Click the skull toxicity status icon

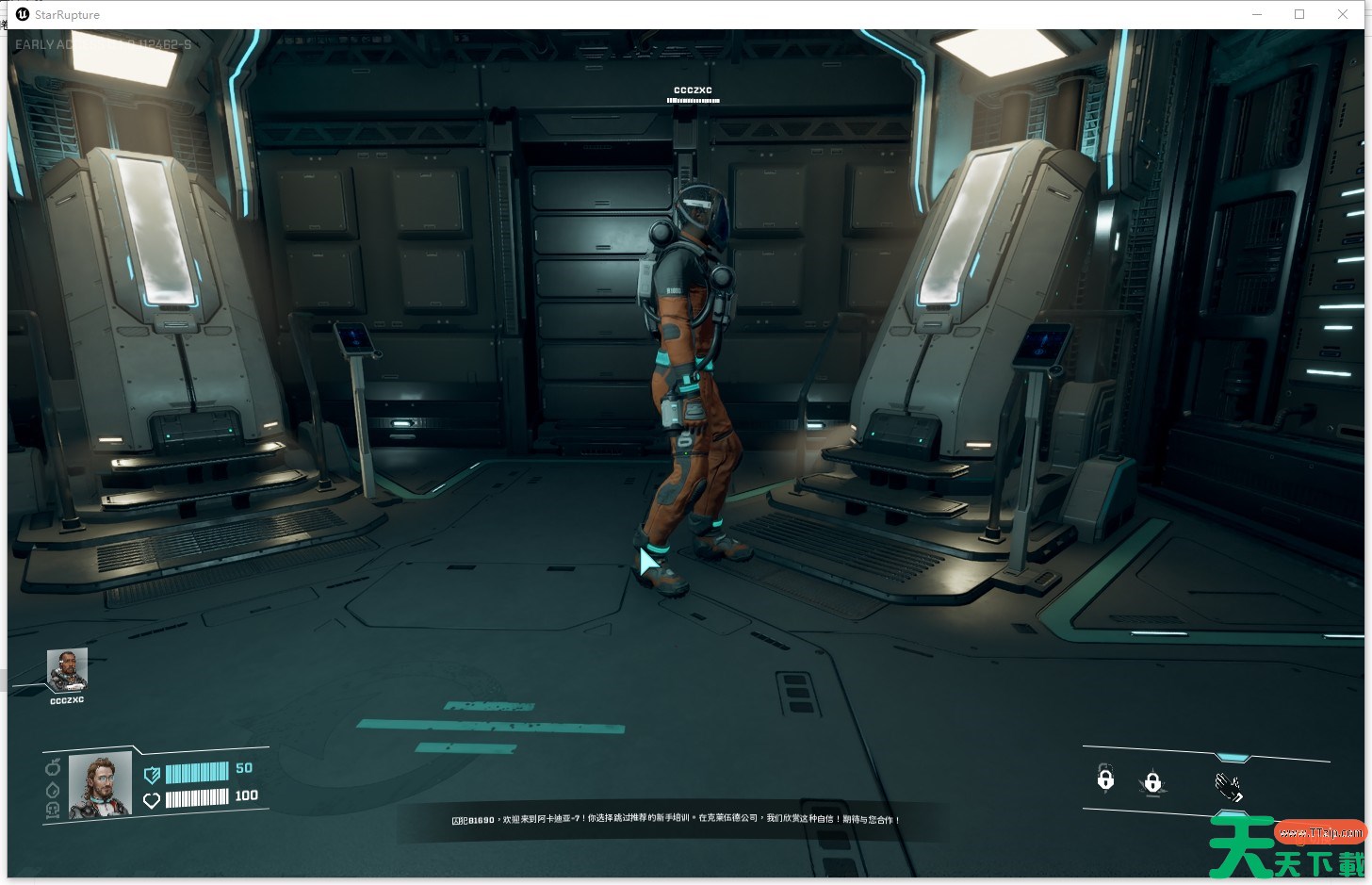click(x=54, y=810)
